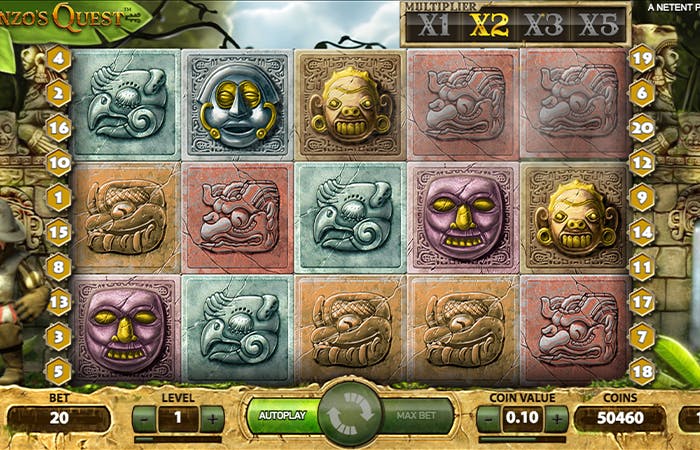
Task: Show payline 13 badge
Action: coord(58,301)
